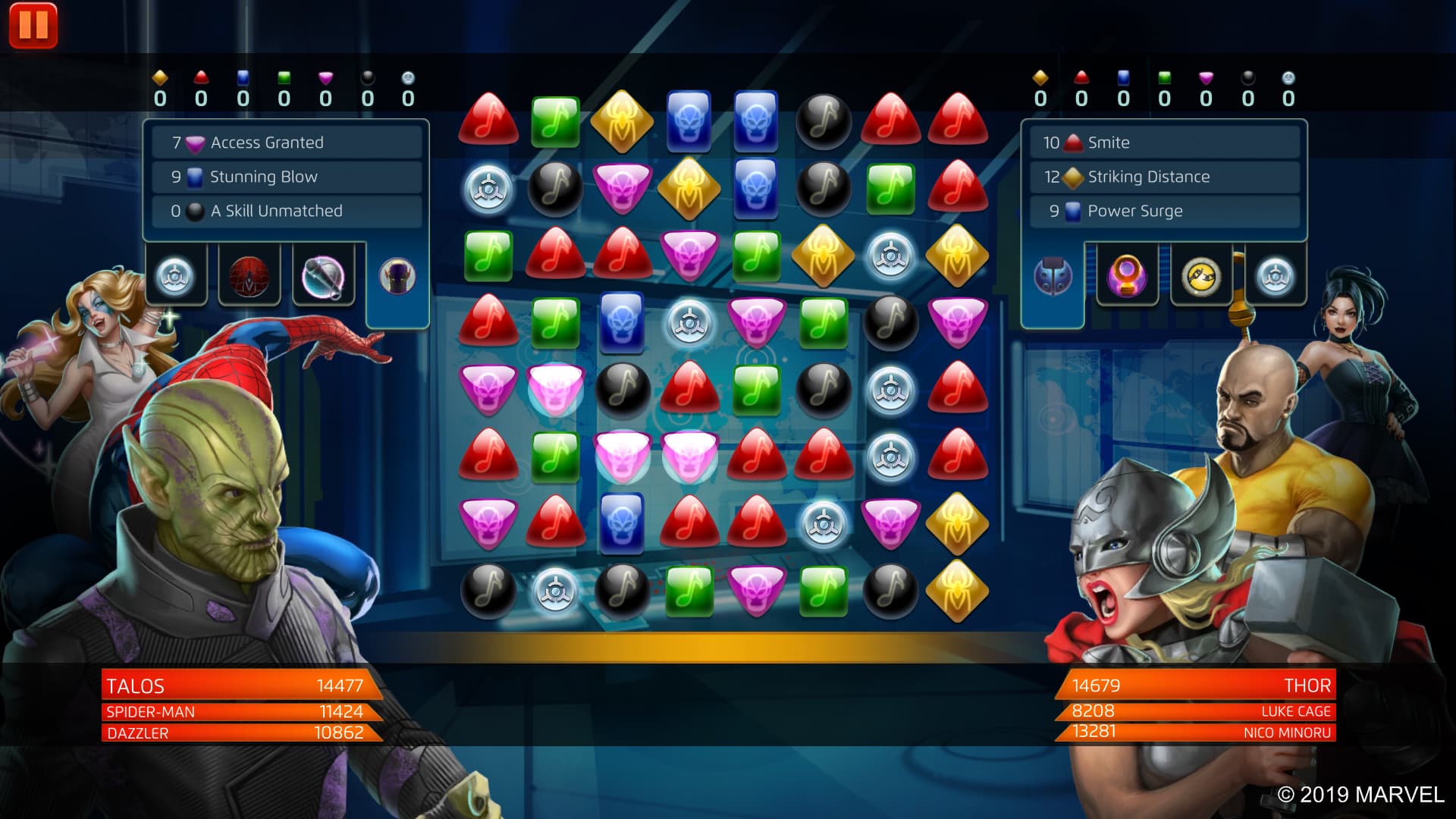Select Thor's highlighted blue character tab
Image resolution: width=1456 pixels, height=819 pixels.
pos(1053,275)
